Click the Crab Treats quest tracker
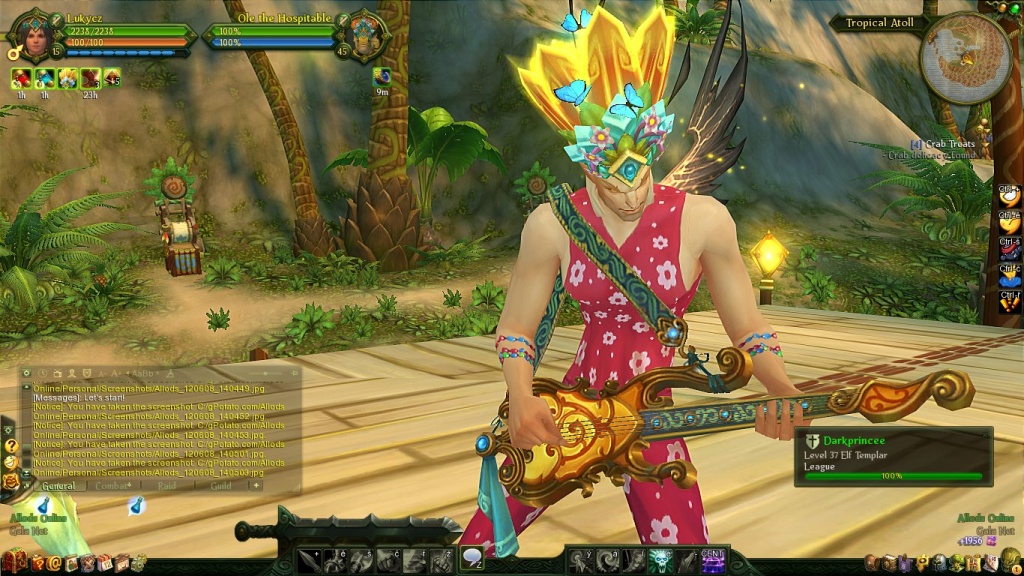The height and width of the screenshot is (576, 1024). click(940, 145)
